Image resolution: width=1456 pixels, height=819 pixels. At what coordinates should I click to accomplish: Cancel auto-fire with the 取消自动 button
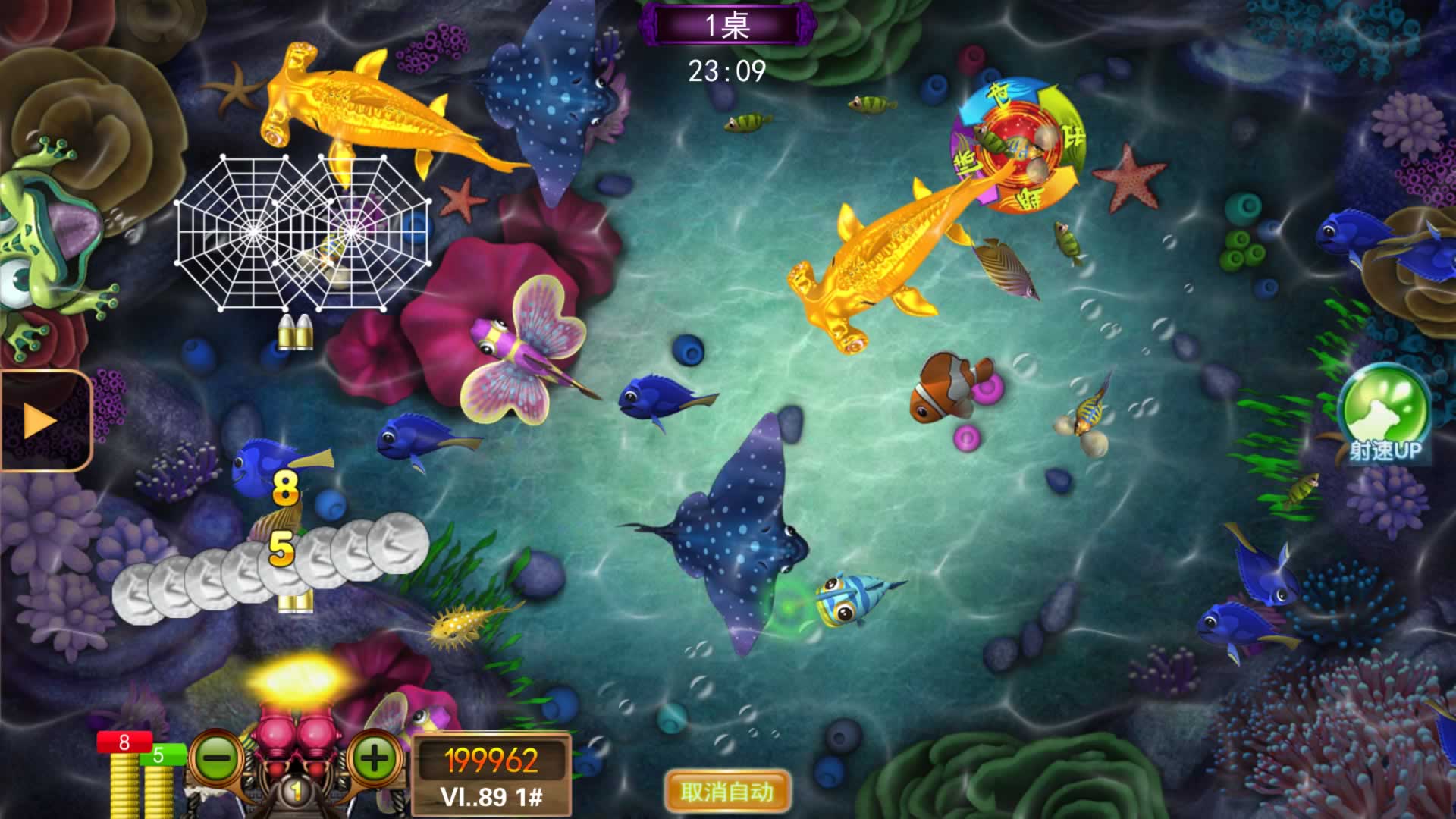(x=726, y=792)
